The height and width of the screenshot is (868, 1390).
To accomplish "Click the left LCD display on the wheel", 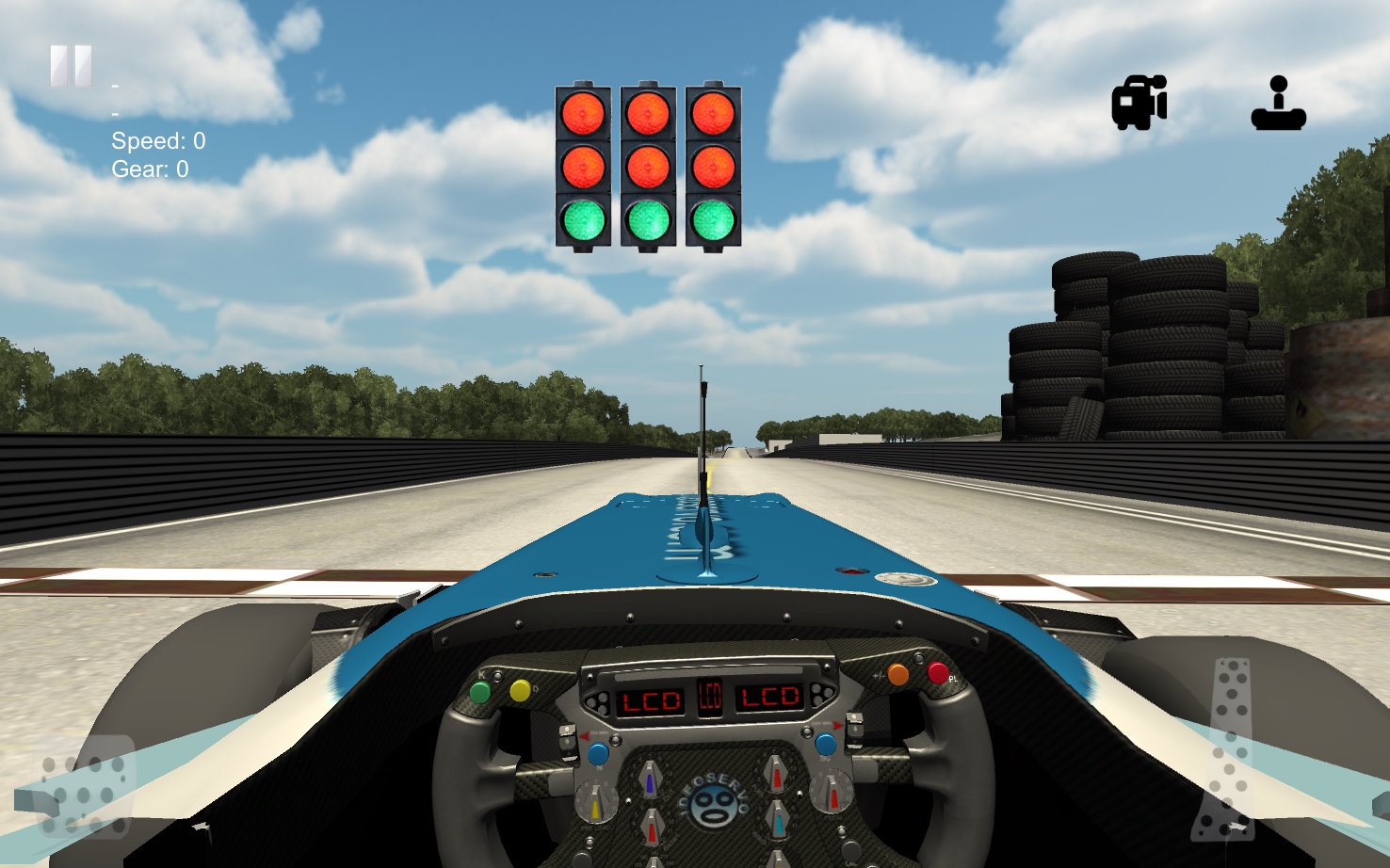I will [x=650, y=698].
